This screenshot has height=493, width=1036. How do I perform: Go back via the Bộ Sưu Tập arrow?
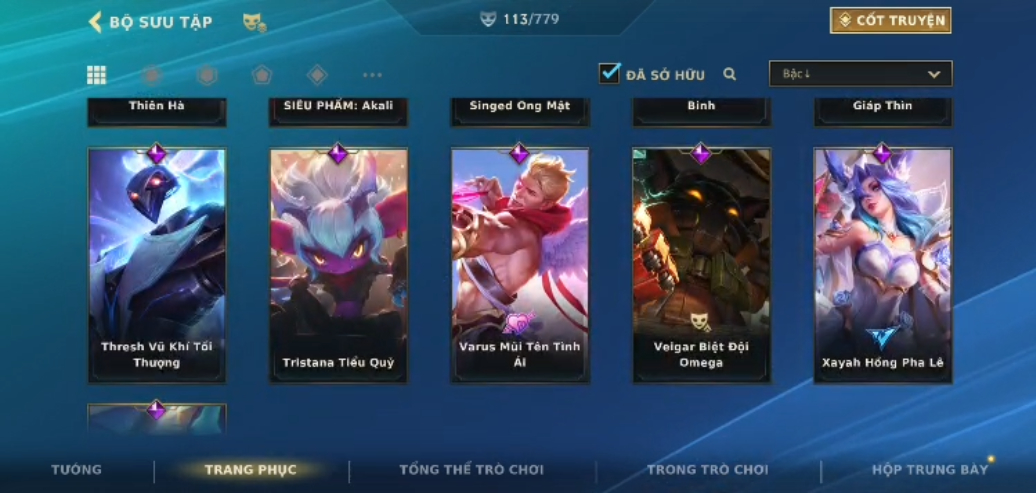point(96,22)
